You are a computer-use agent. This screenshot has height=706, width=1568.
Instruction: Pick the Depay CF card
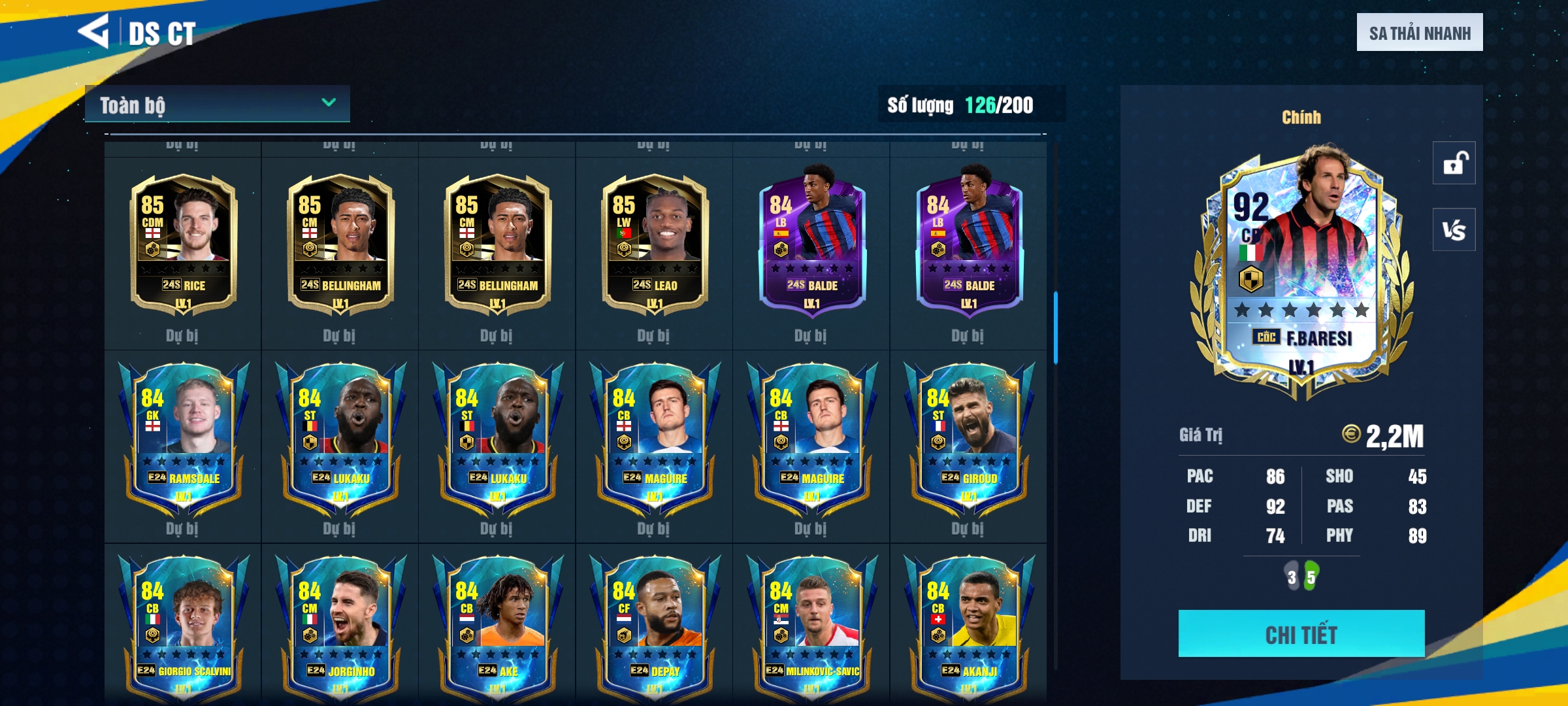point(654,628)
